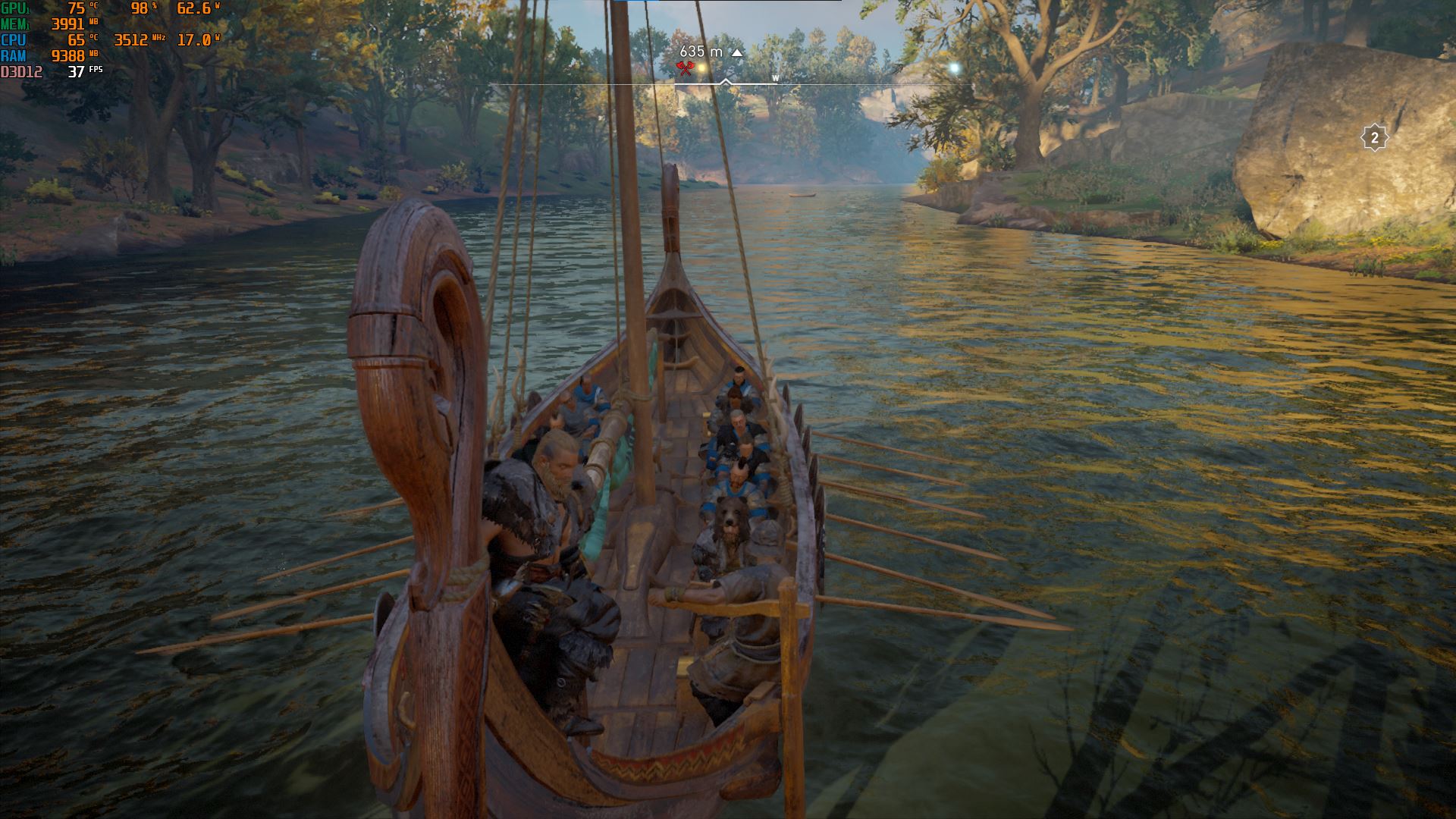Click the yellow wealth dot on compass
Screen dimensions: 1456x819
click(x=702, y=69)
